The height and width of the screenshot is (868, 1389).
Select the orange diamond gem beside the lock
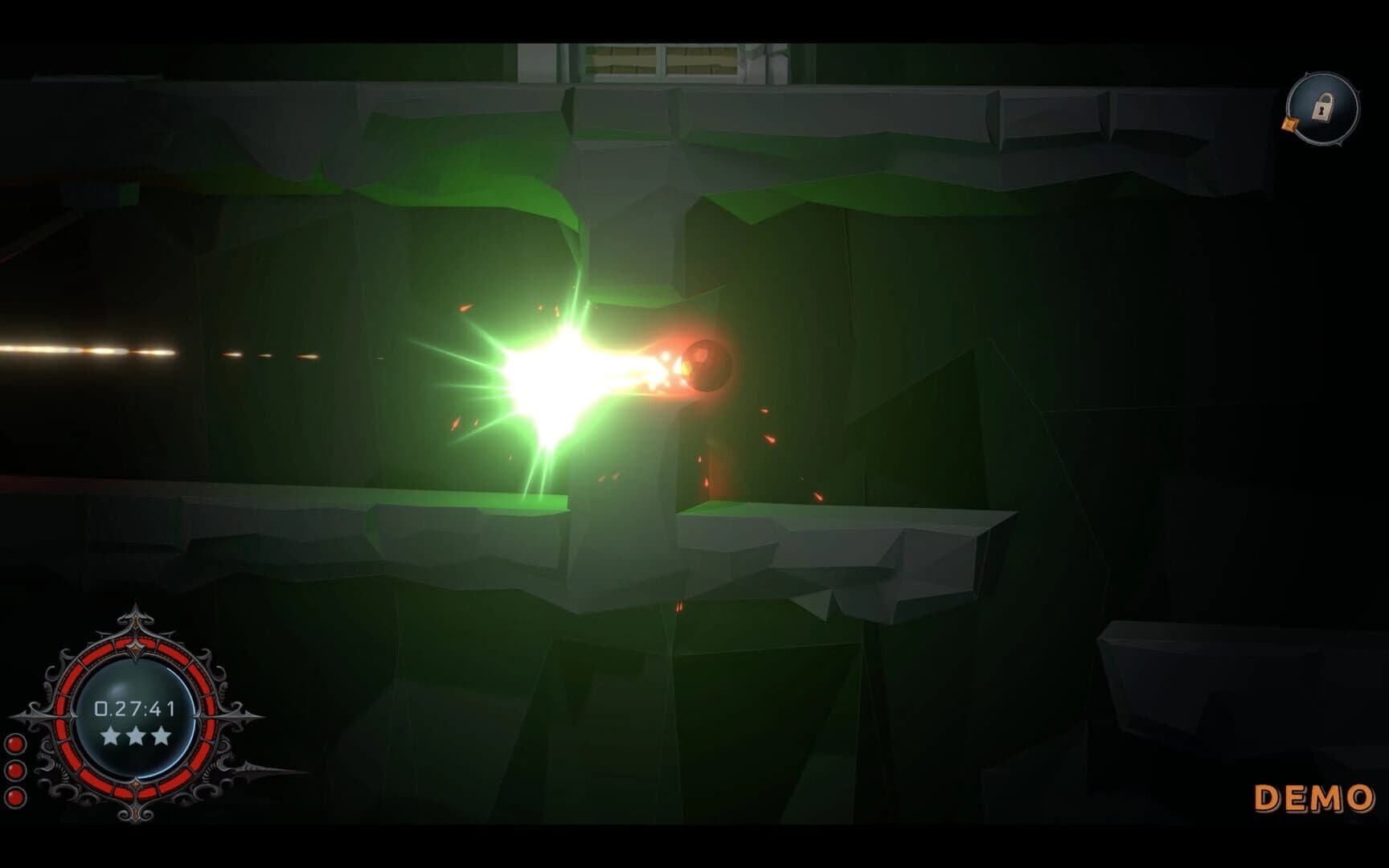click(1289, 123)
